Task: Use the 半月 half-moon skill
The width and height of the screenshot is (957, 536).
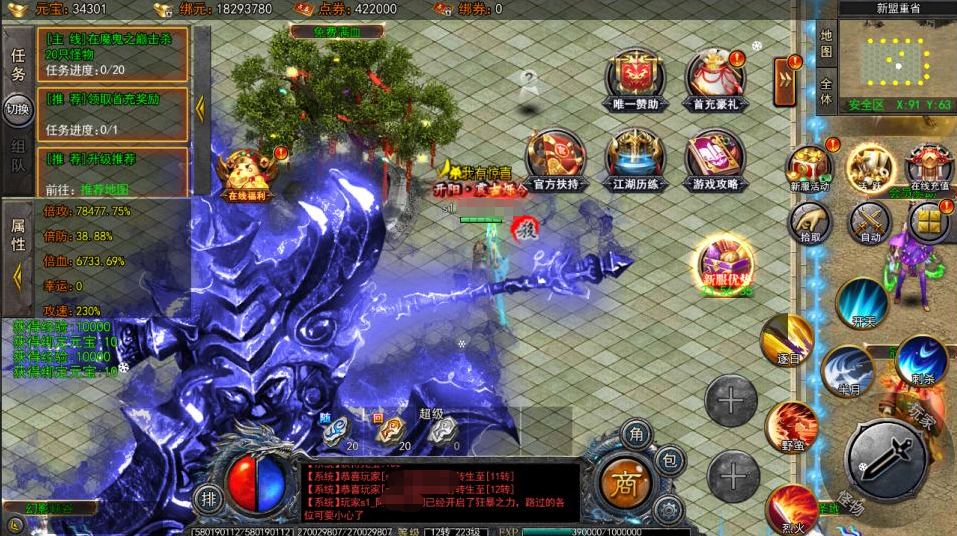Action: click(x=846, y=371)
